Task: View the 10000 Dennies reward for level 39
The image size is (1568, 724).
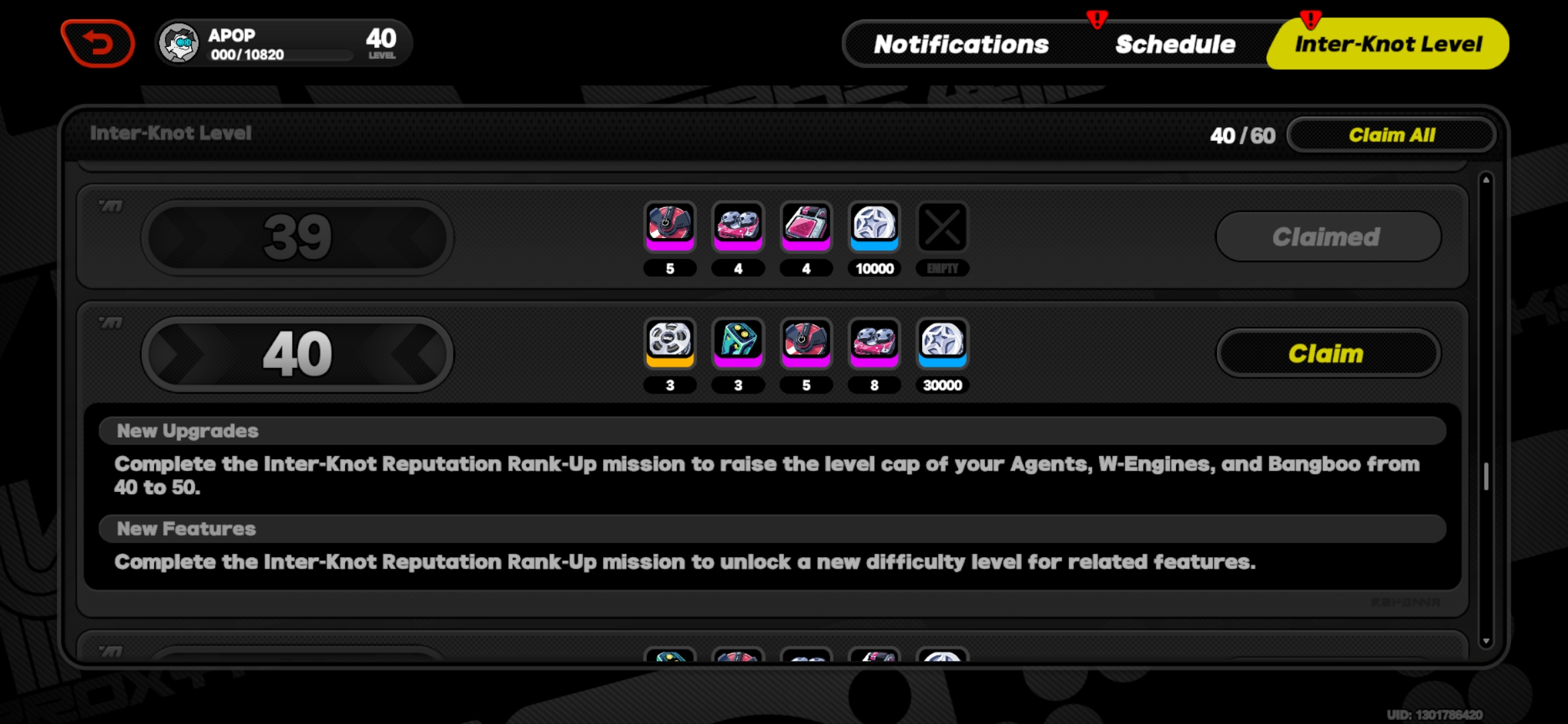Action: pyautogui.click(x=874, y=226)
